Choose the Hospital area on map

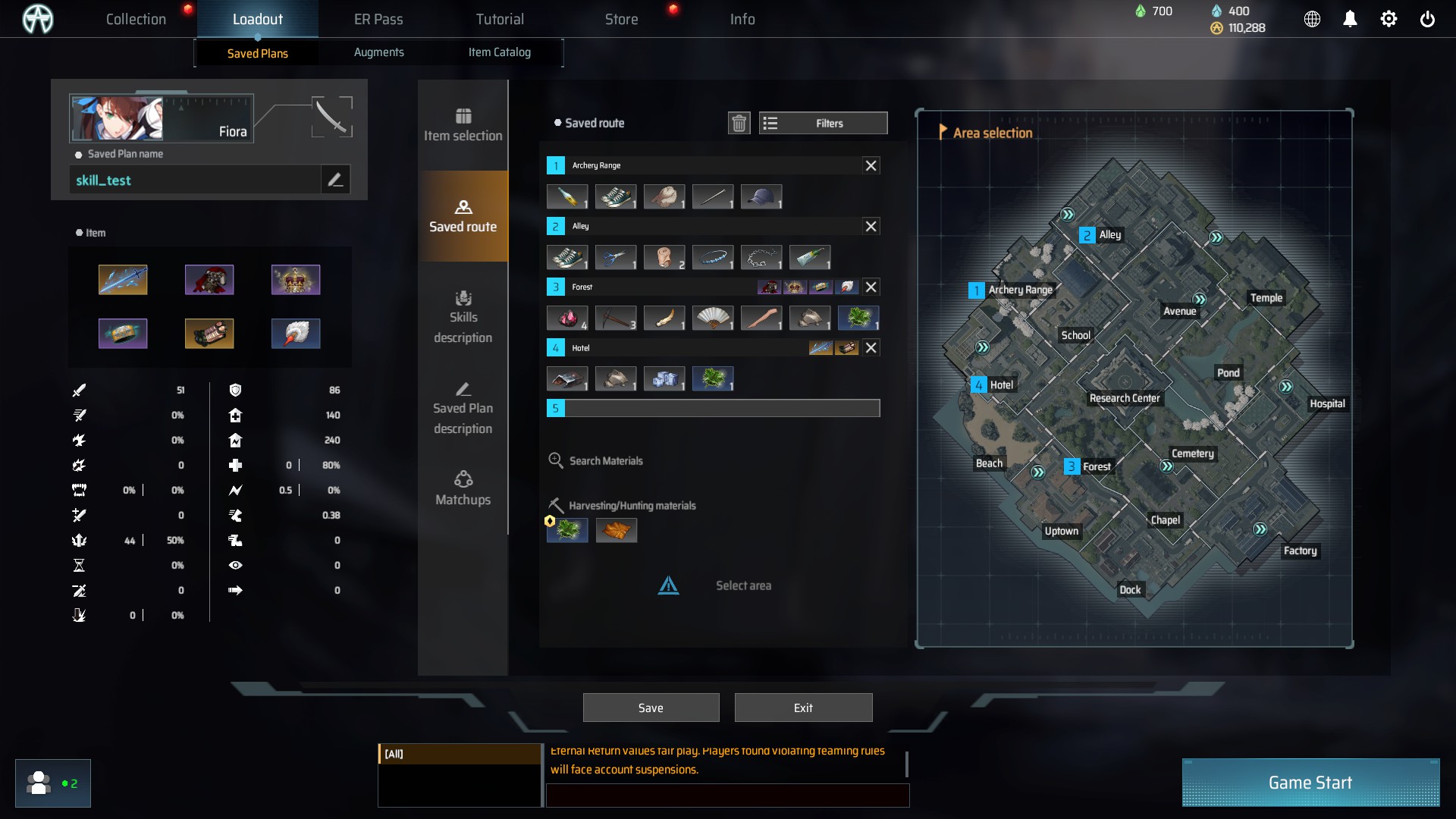pyautogui.click(x=1326, y=403)
